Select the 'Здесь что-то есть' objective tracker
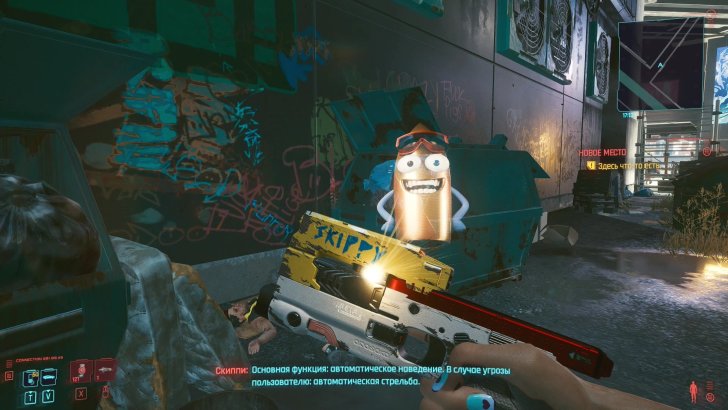 [x=633, y=166]
